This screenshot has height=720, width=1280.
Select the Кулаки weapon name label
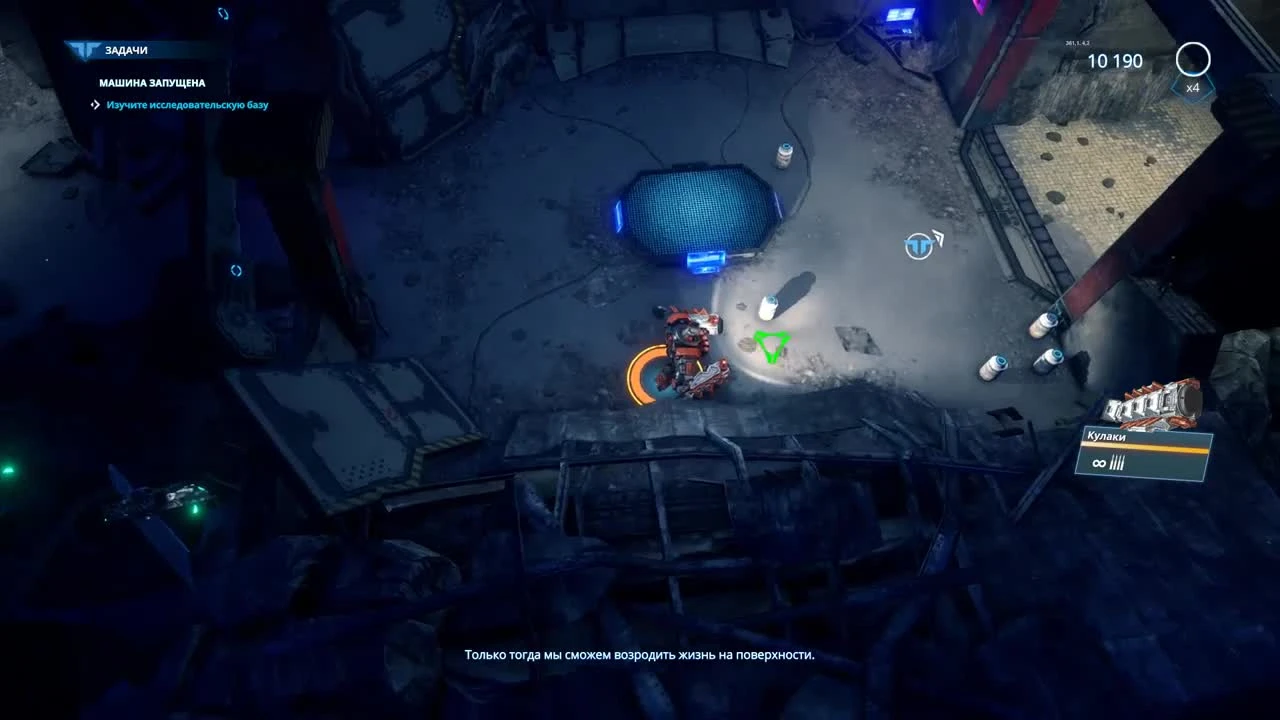tap(1106, 436)
